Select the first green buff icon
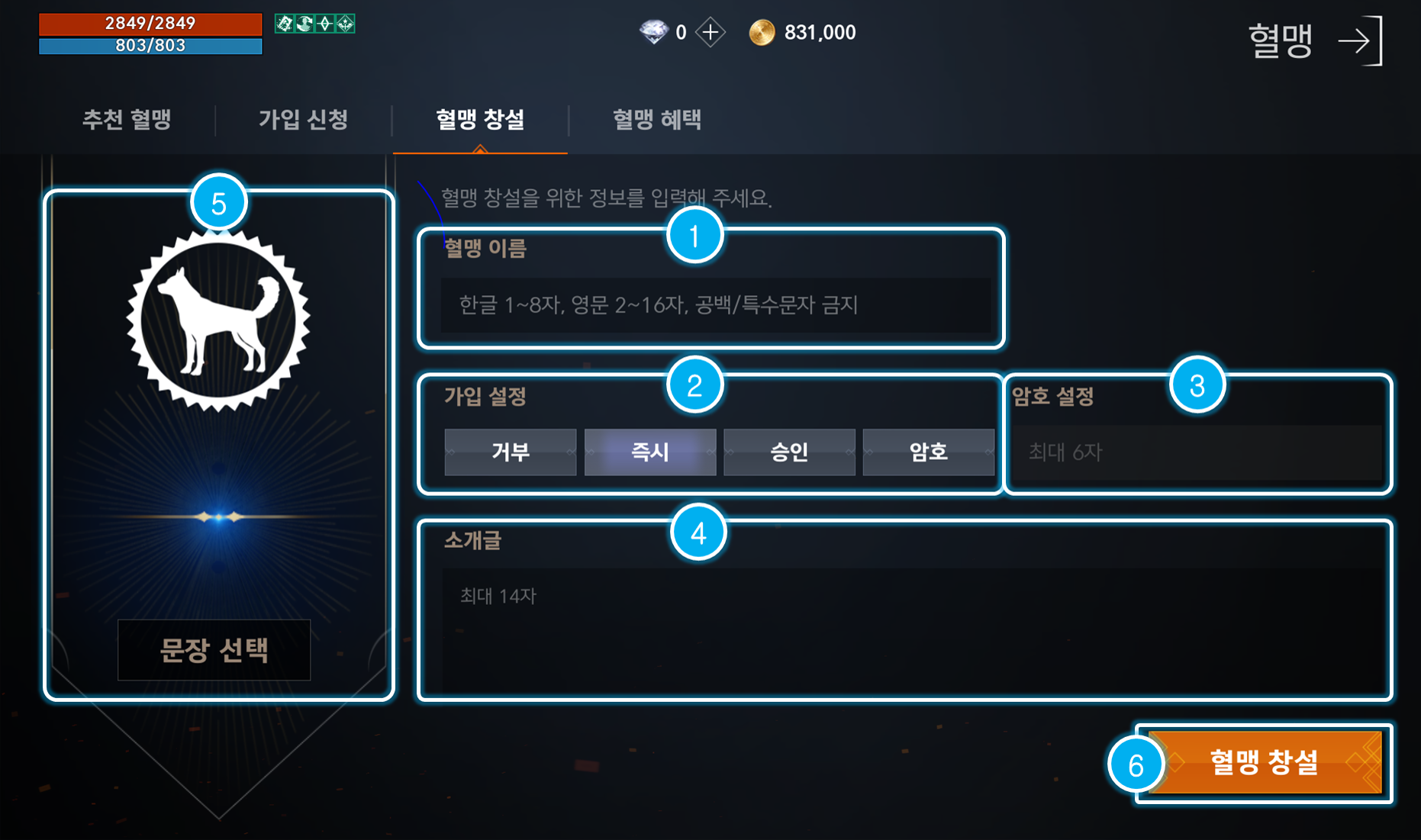Image resolution: width=1421 pixels, height=840 pixels. pyautogui.click(x=284, y=24)
